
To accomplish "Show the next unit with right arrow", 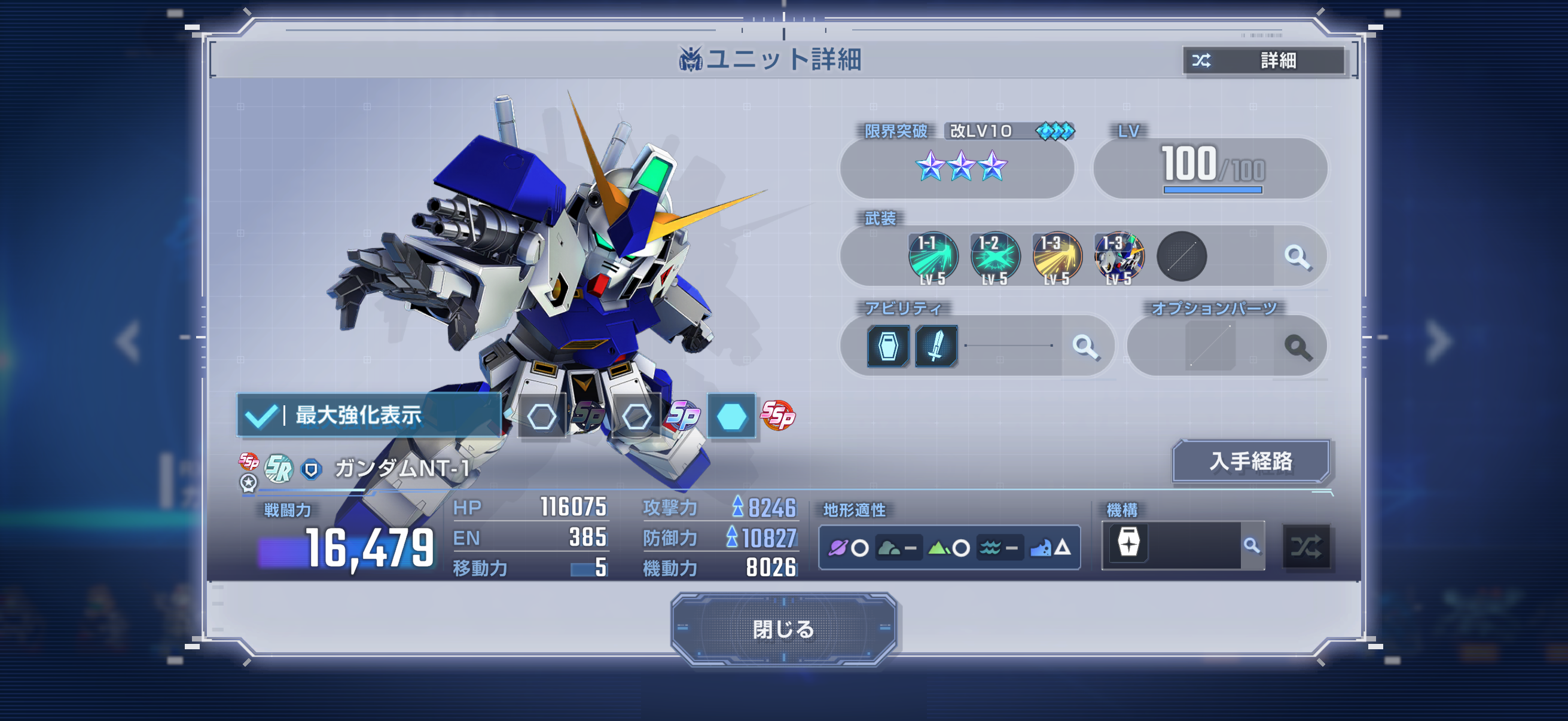I will (1438, 341).
